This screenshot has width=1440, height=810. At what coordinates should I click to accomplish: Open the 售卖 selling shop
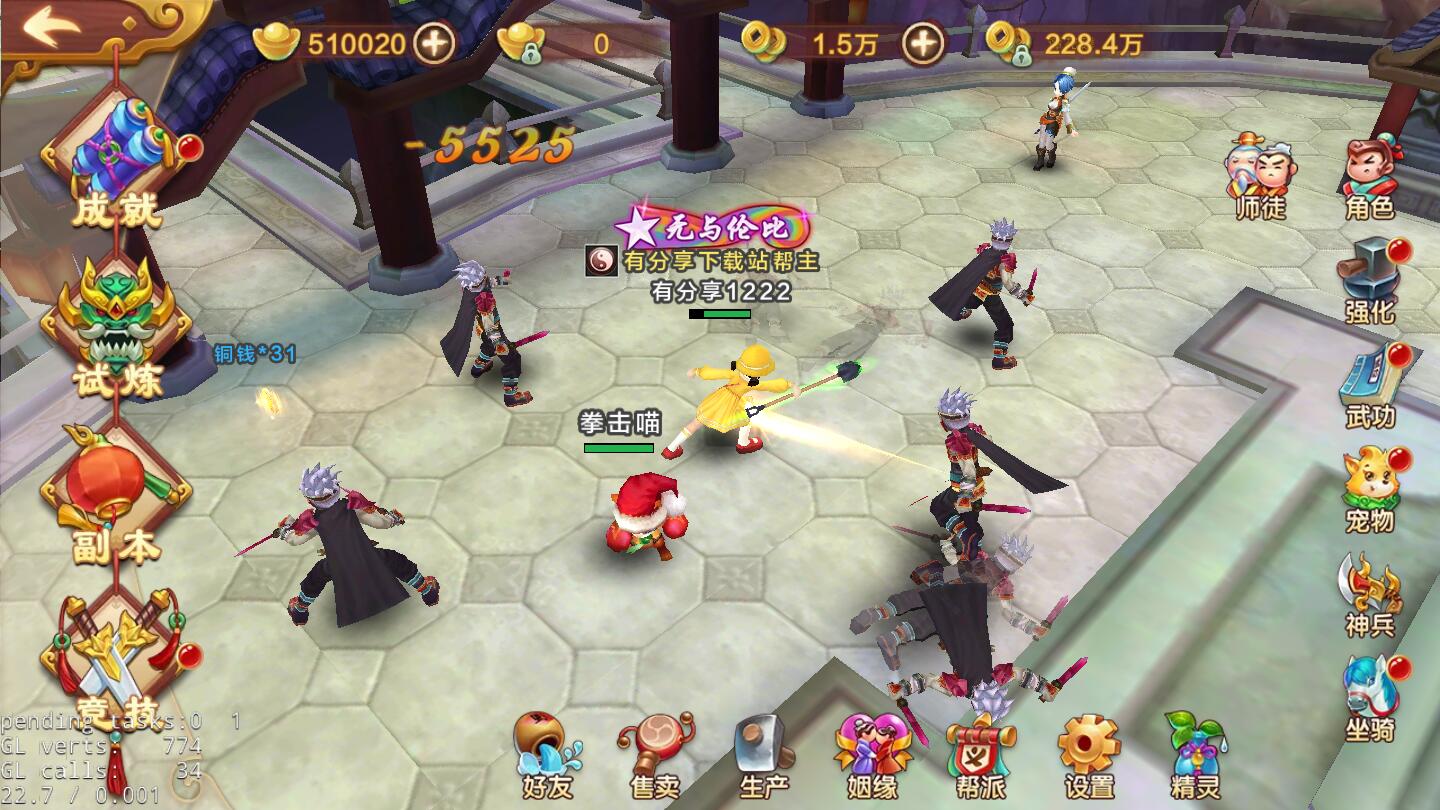[x=656, y=756]
